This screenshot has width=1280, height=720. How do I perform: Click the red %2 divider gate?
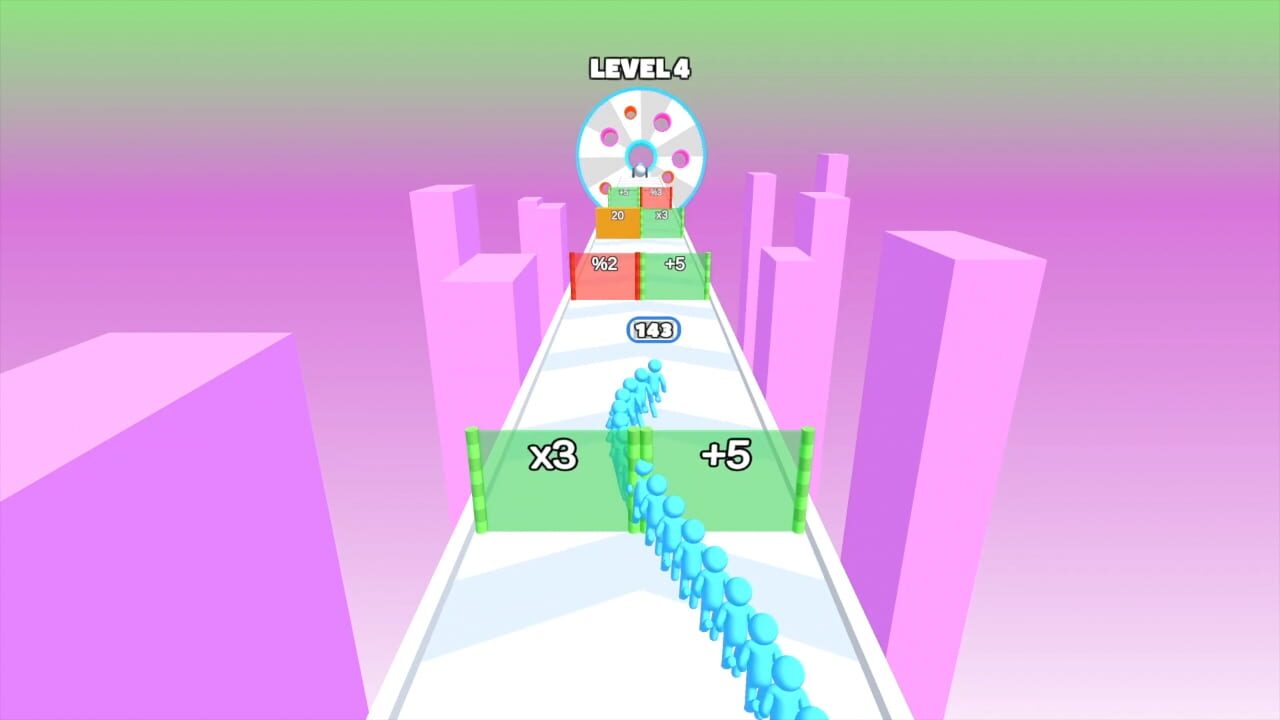pos(604,272)
